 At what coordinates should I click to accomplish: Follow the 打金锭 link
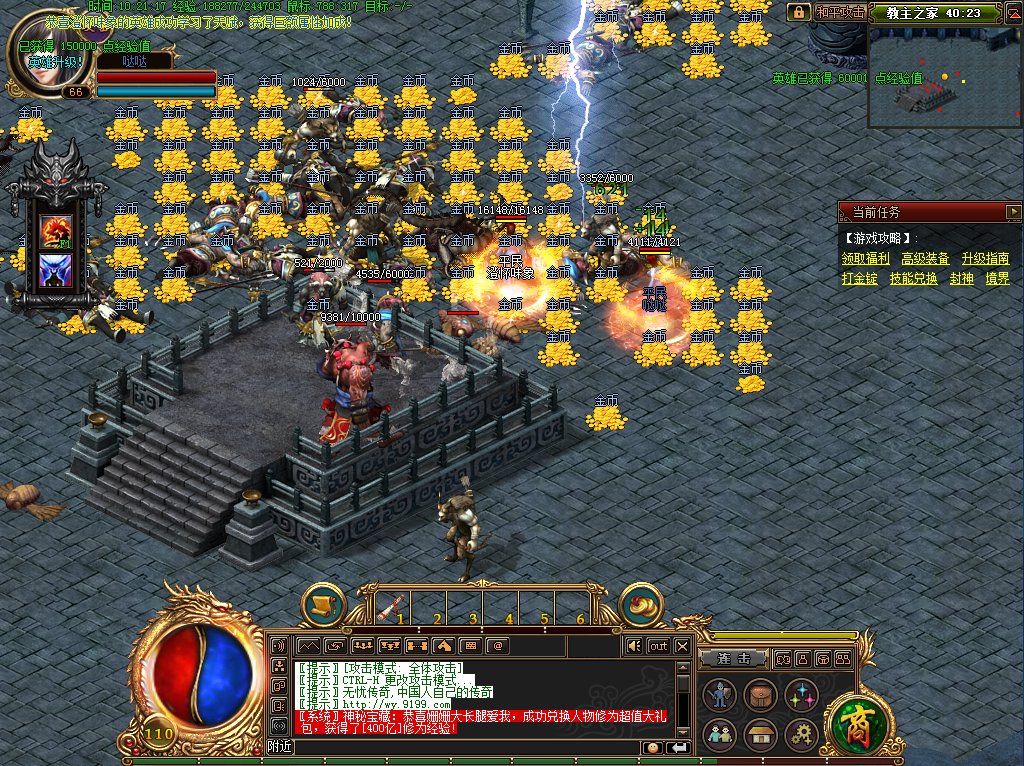[x=859, y=279]
